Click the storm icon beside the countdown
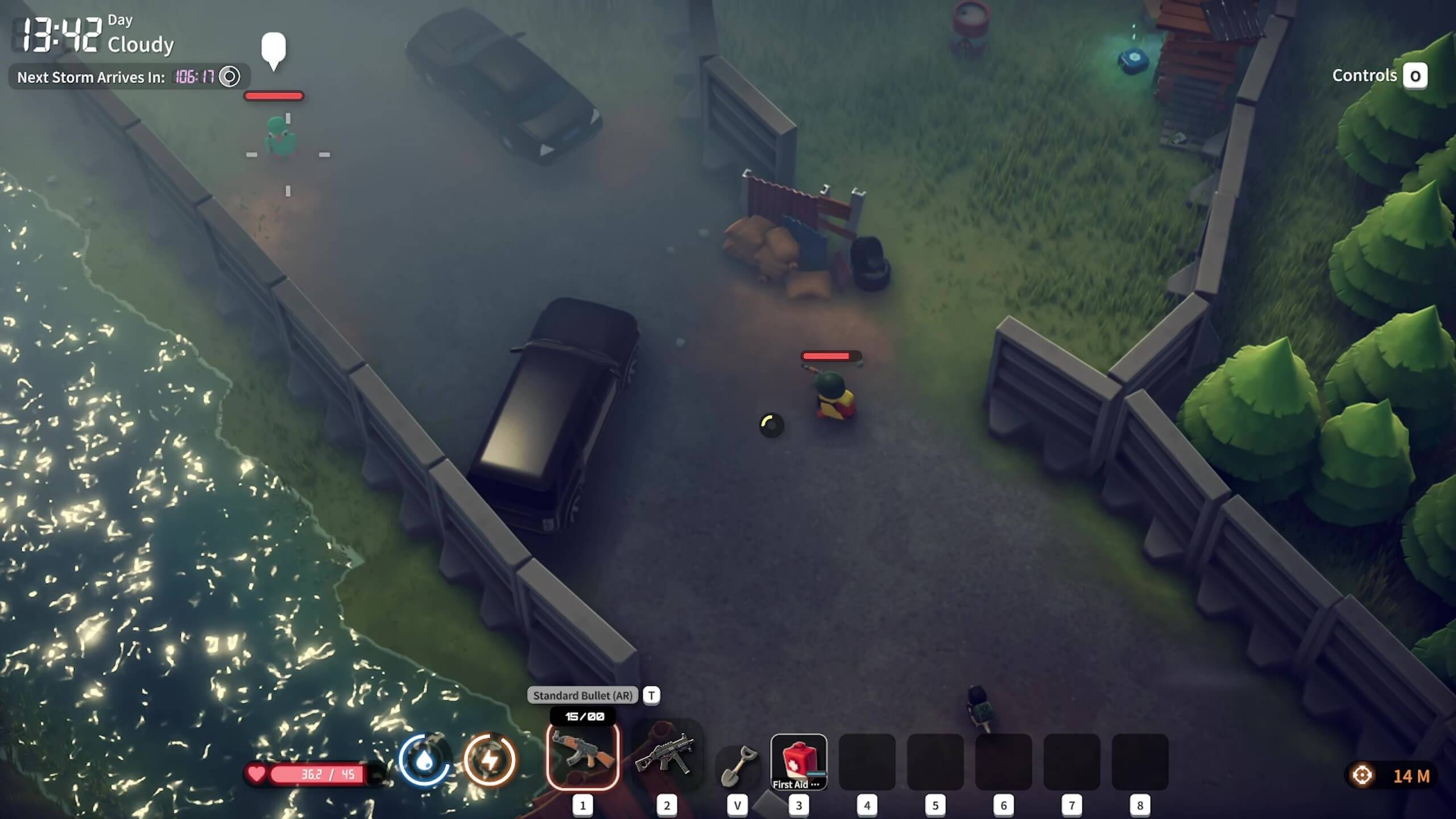1456x819 pixels. click(x=230, y=77)
